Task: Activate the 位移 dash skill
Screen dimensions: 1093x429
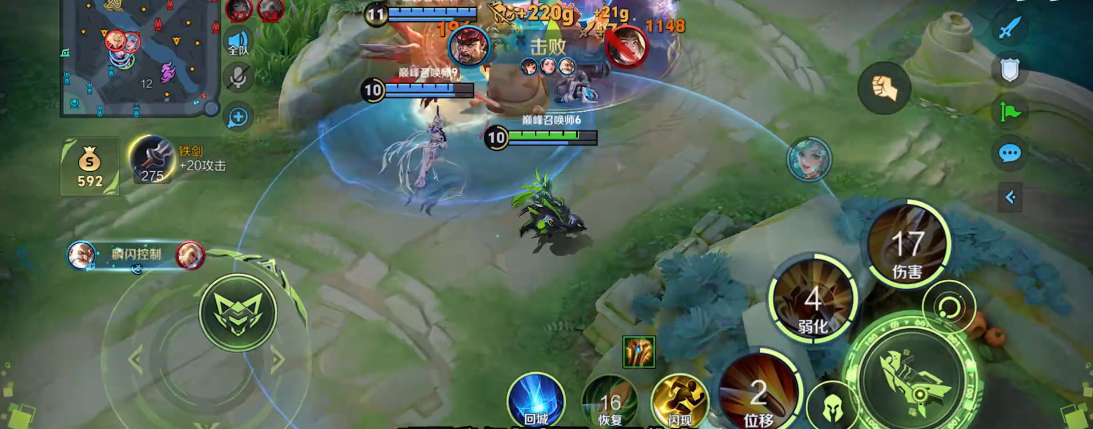Action: click(x=759, y=392)
